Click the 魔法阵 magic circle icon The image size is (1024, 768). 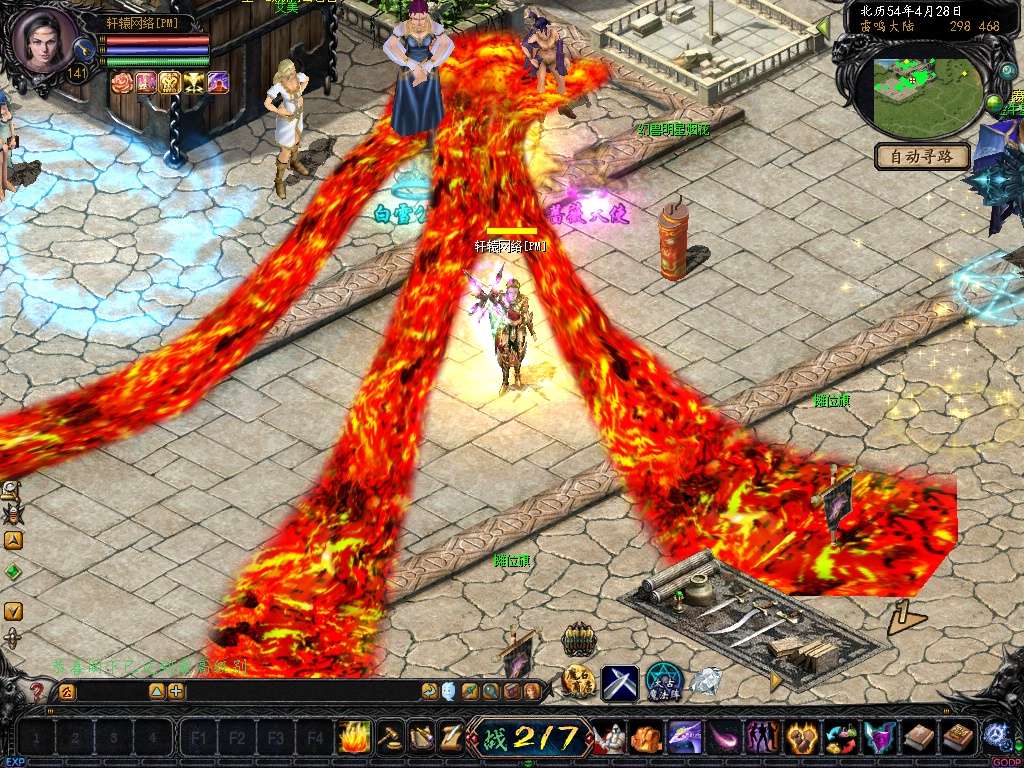coord(663,682)
